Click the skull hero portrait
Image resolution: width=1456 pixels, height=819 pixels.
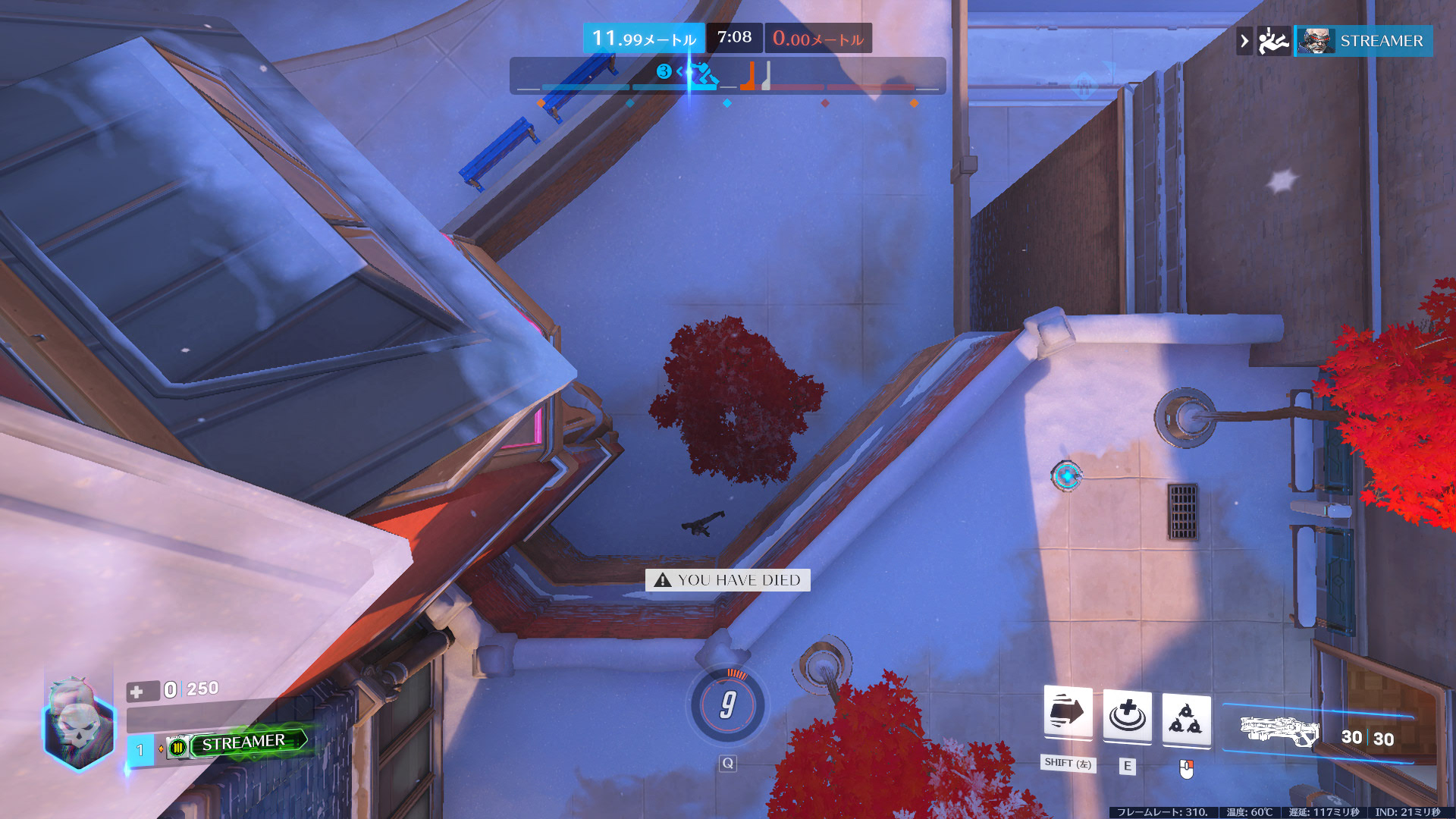coord(79,726)
